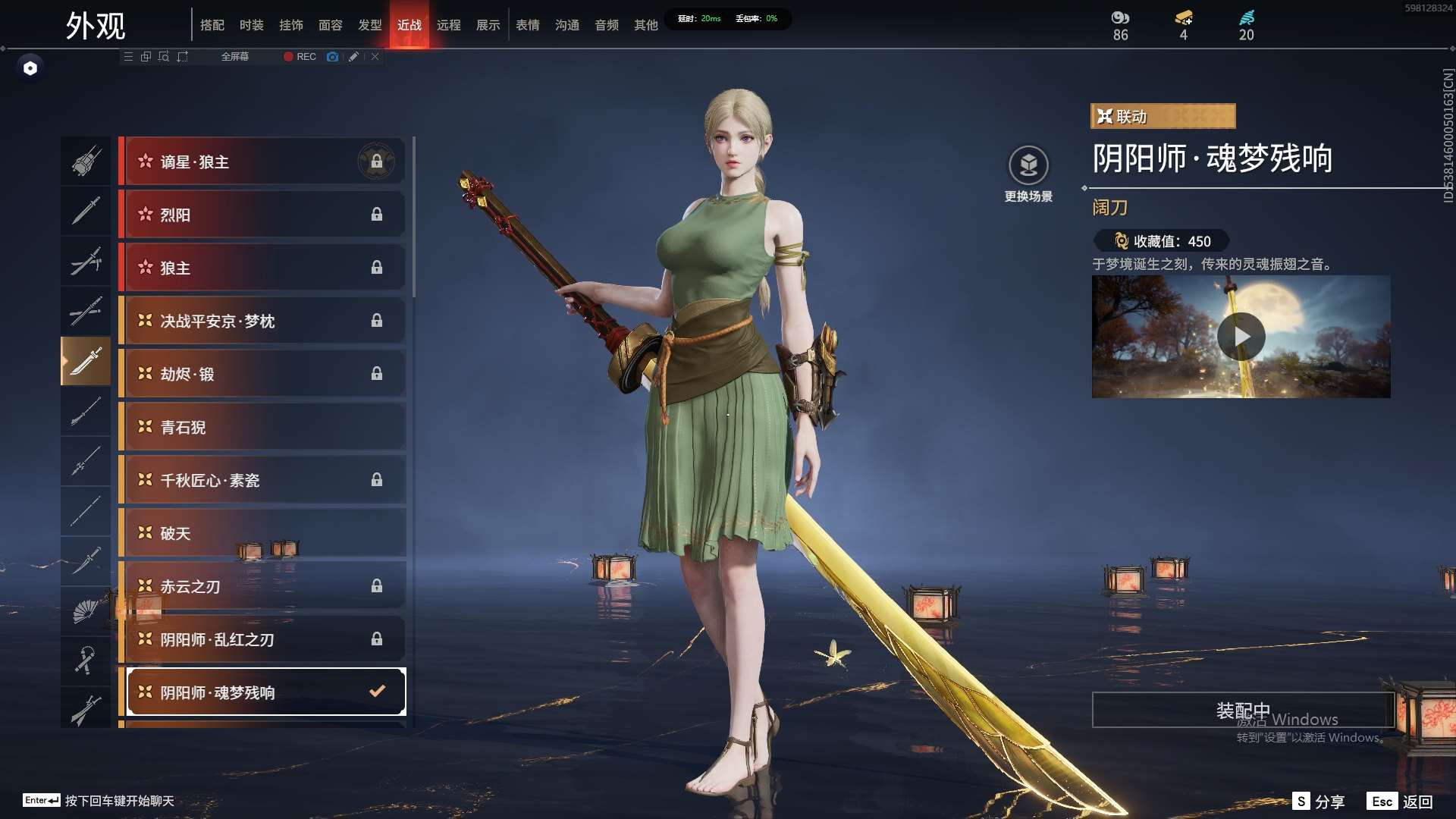Select the 面容 tab

330,25
